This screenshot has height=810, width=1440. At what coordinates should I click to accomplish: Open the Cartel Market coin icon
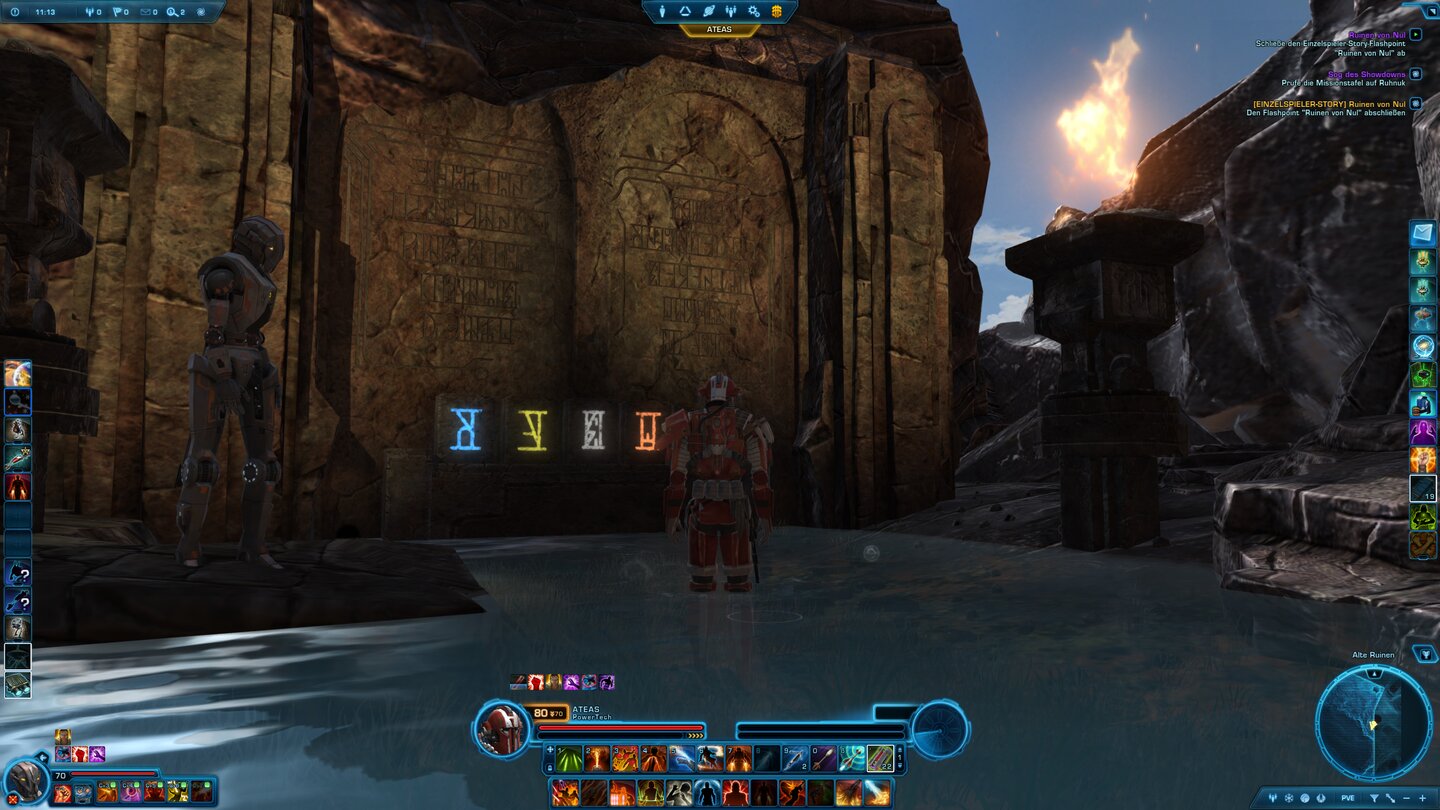point(777,12)
